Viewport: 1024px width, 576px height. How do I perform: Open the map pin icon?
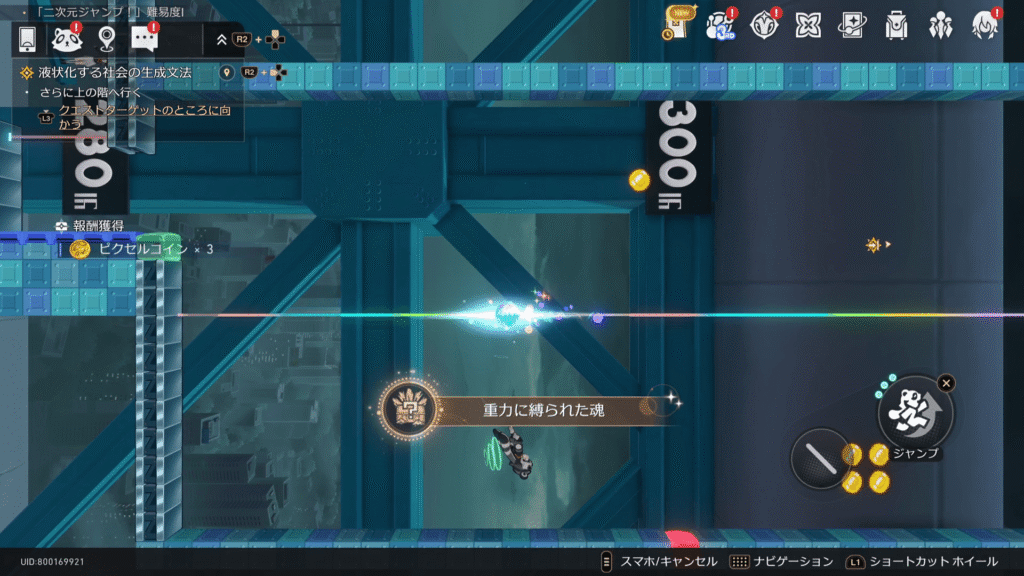pyautogui.click(x=107, y=39)
